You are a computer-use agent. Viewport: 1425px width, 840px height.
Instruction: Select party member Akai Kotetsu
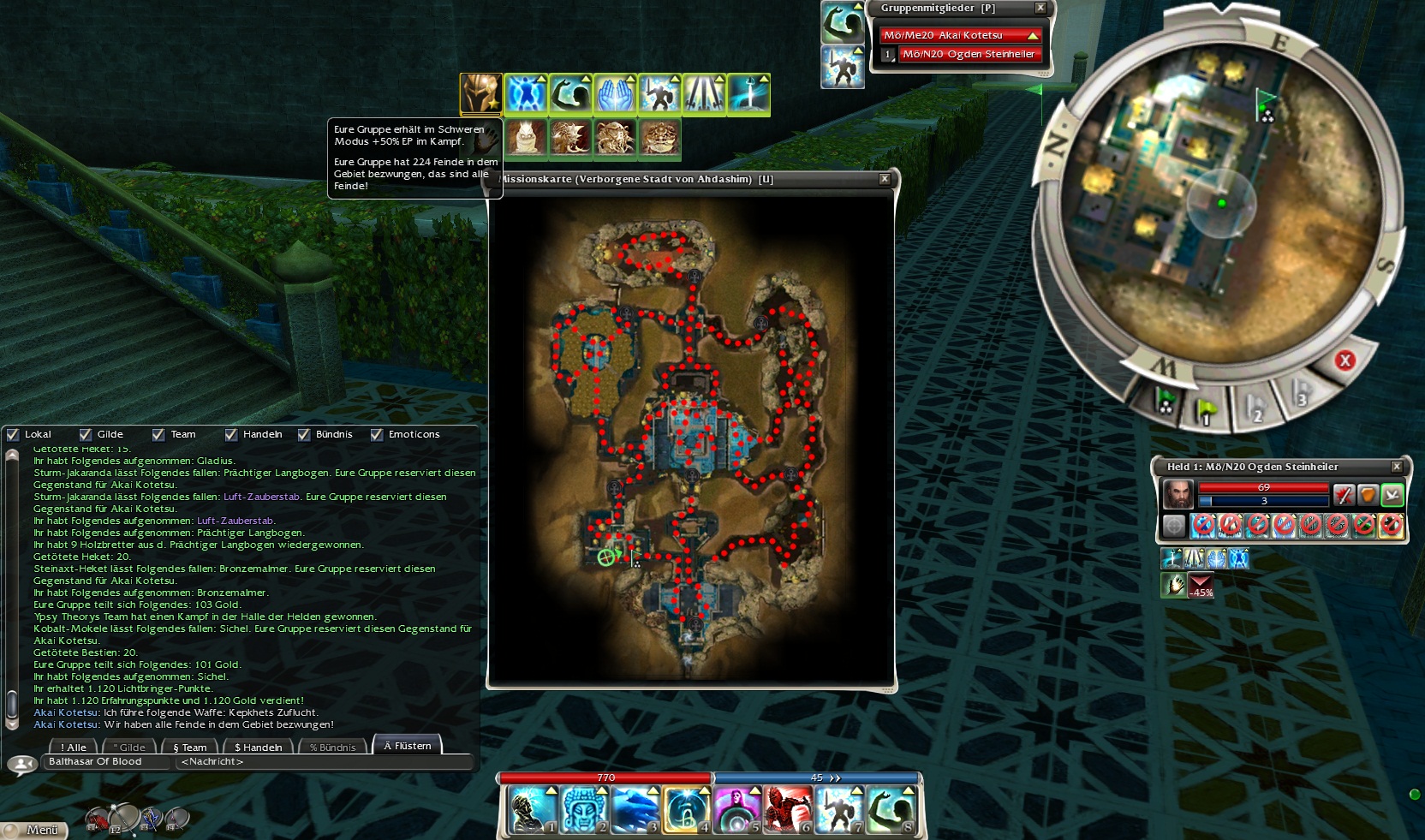(x=960, y=35)
